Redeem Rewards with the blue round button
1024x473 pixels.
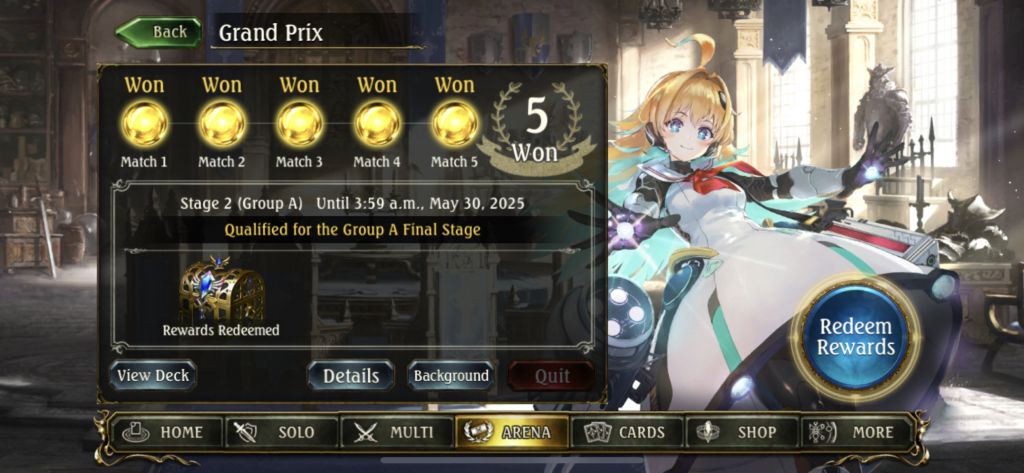(x=855, y=337)
